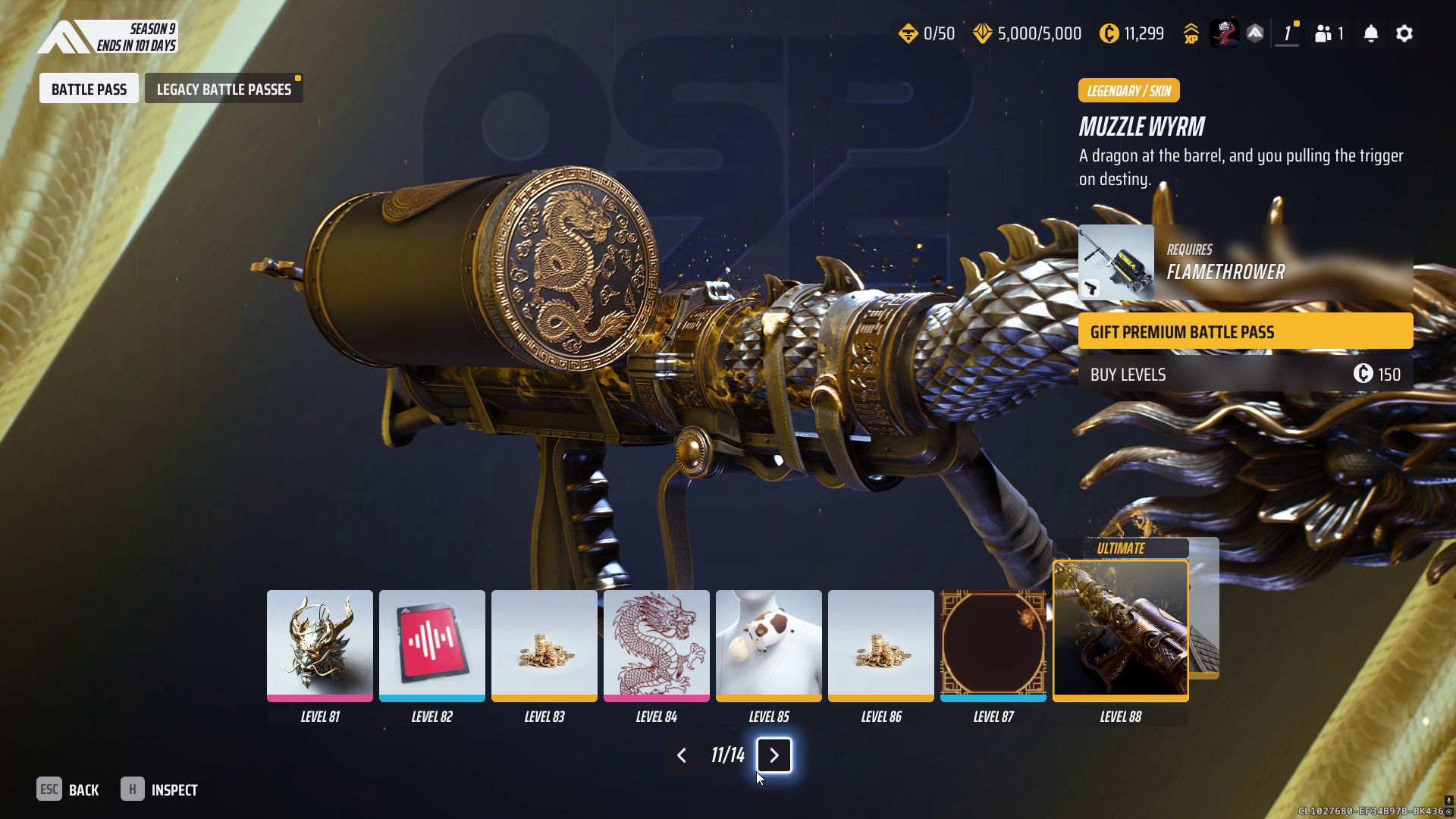The image size is (1456, 819).
Task: Show the Level 87 ornate frame reward
Action: point(993,645)
